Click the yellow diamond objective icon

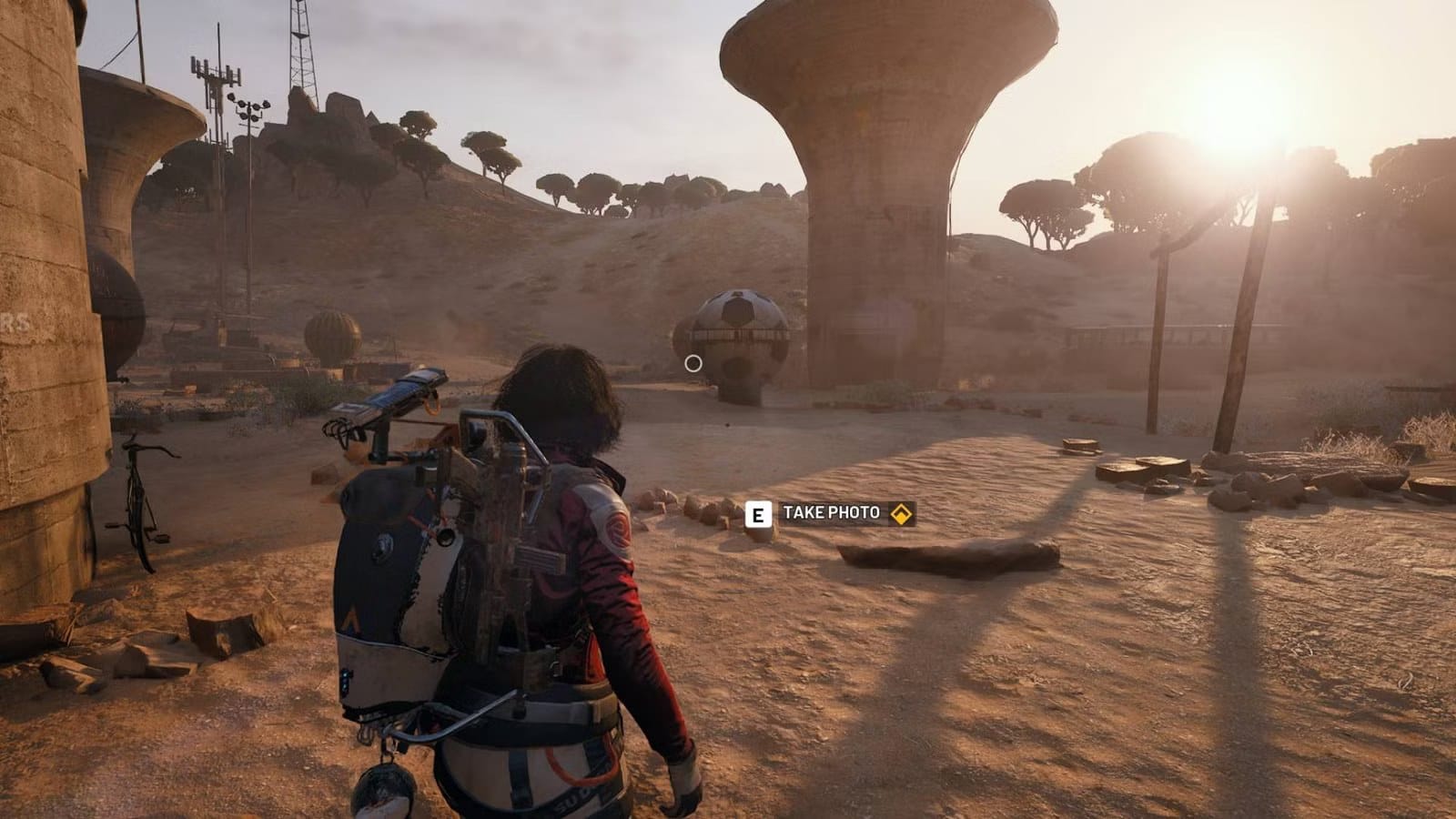click(899, 512)
